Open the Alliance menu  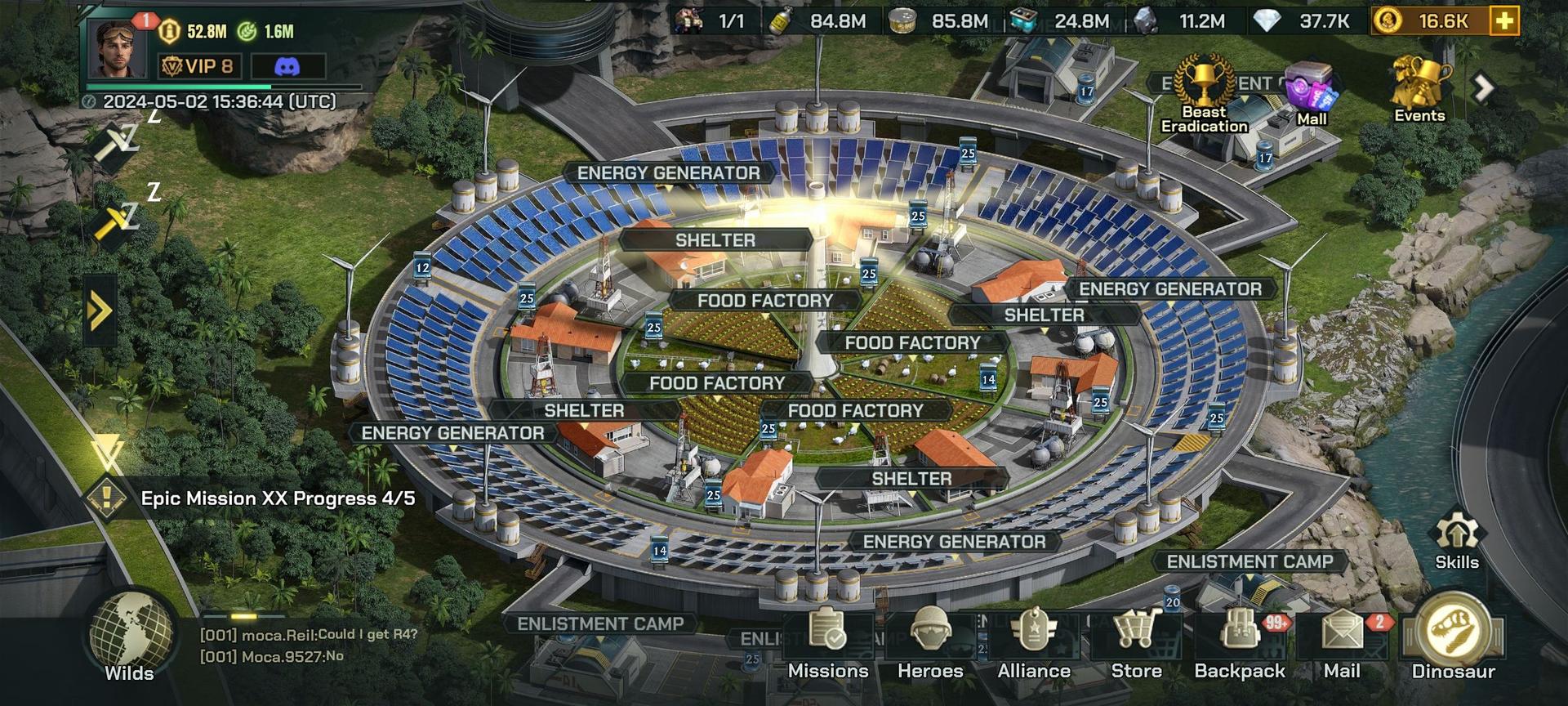coord(1033,642)
